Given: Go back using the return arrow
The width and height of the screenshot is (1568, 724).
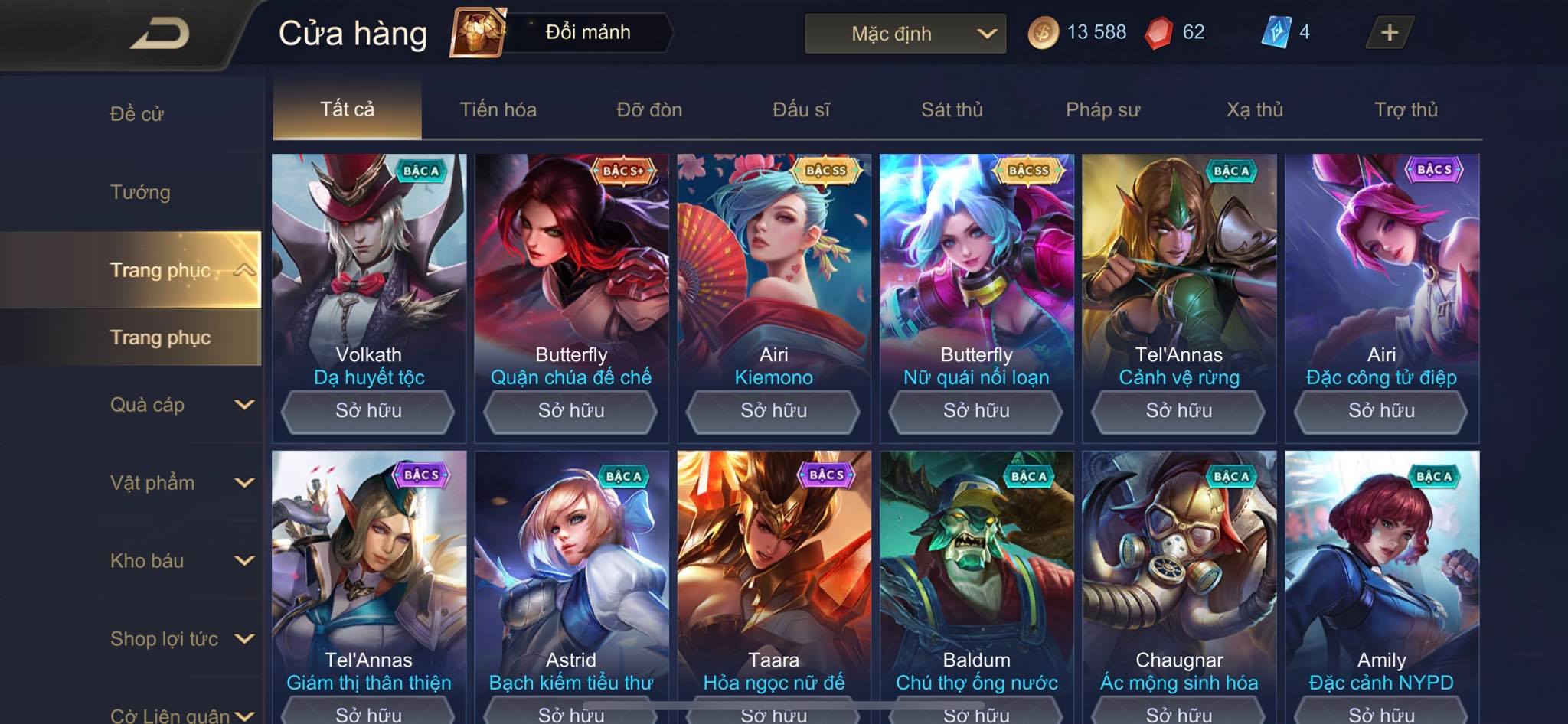Looking at the screenshot, I should coord(159,34).
